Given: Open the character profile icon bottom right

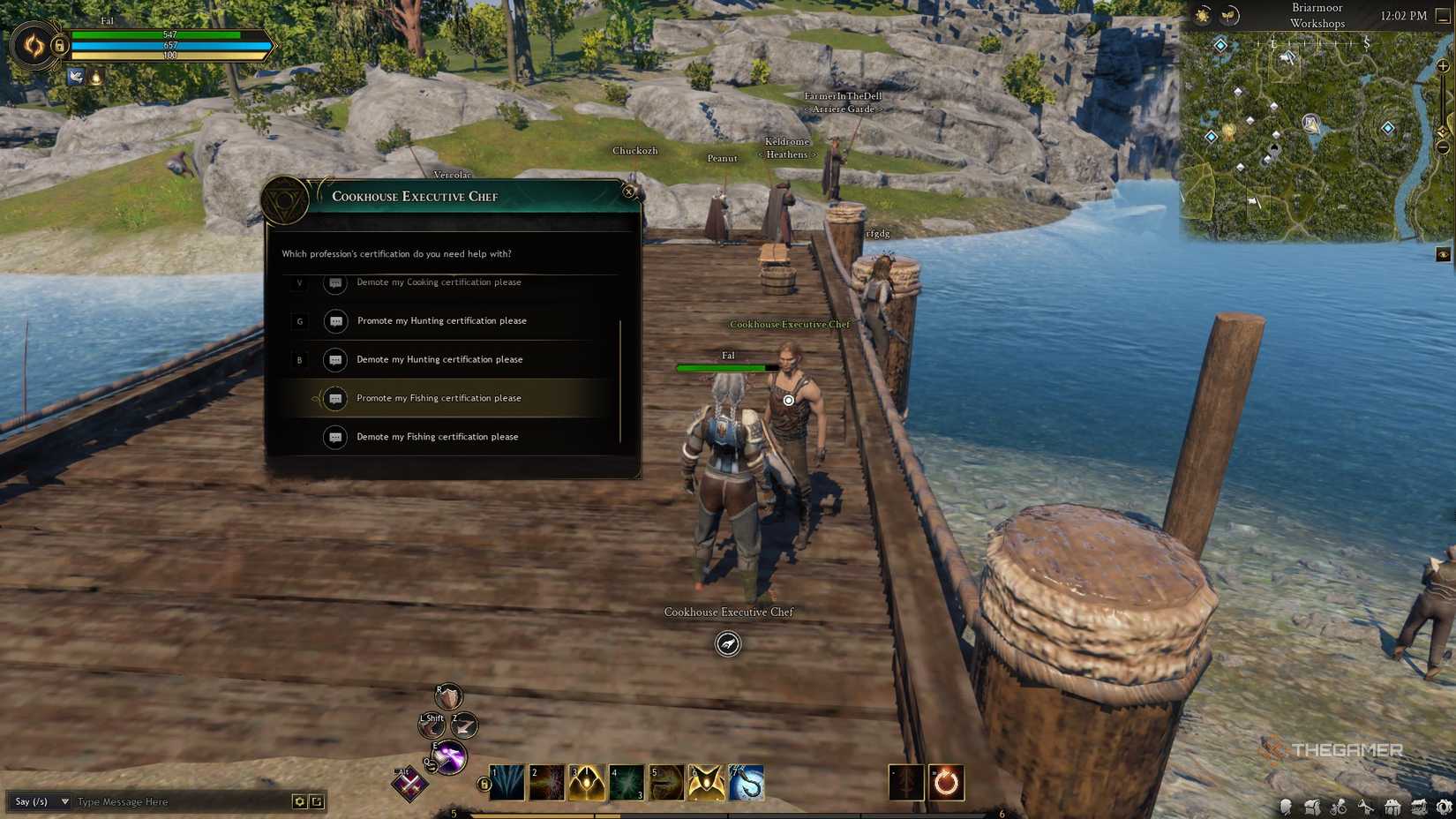Looking at the screenshot, I should 1286,806.
